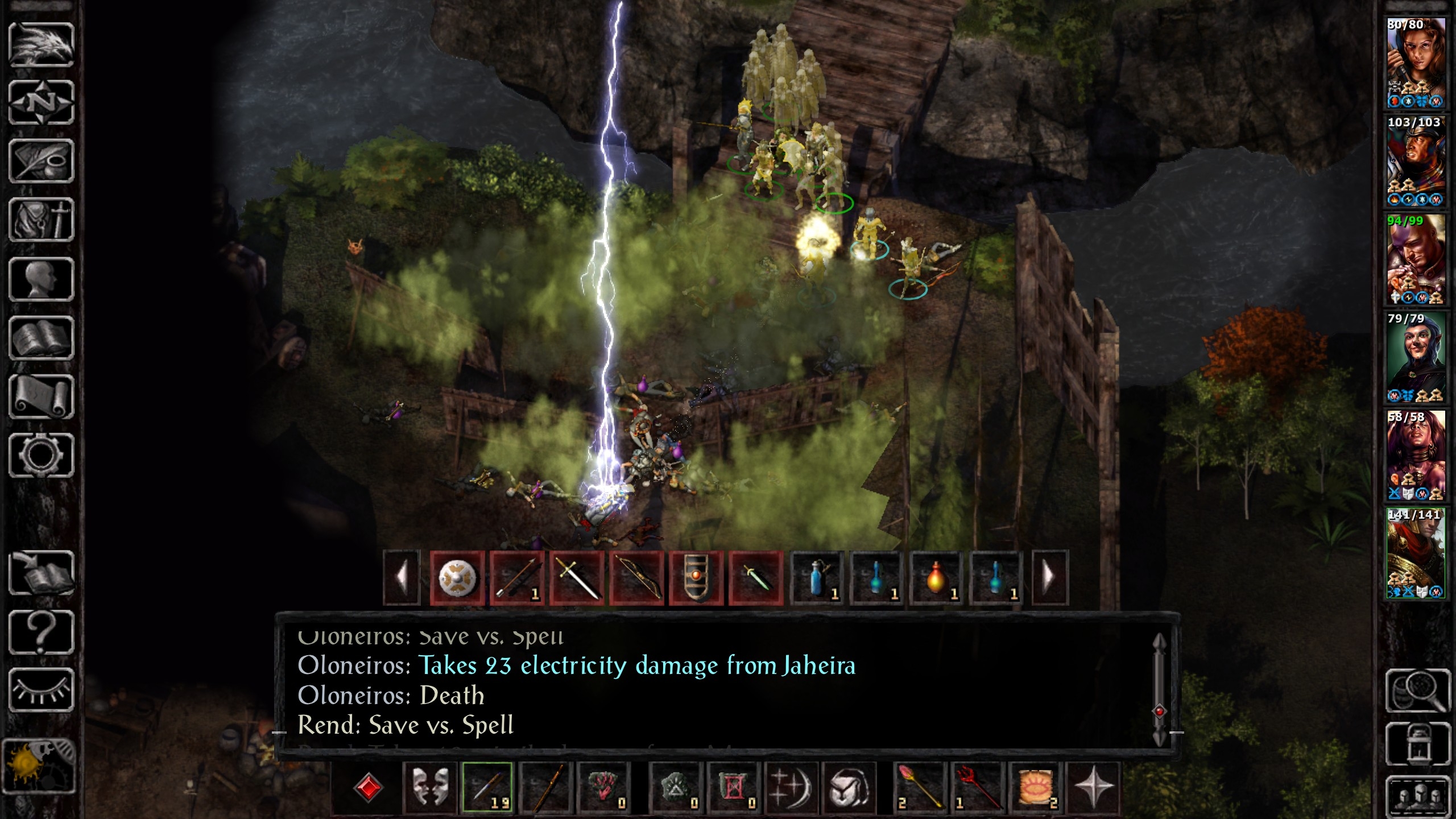Toggle the highlight magnifying glass button

[x=1417, y=690]
